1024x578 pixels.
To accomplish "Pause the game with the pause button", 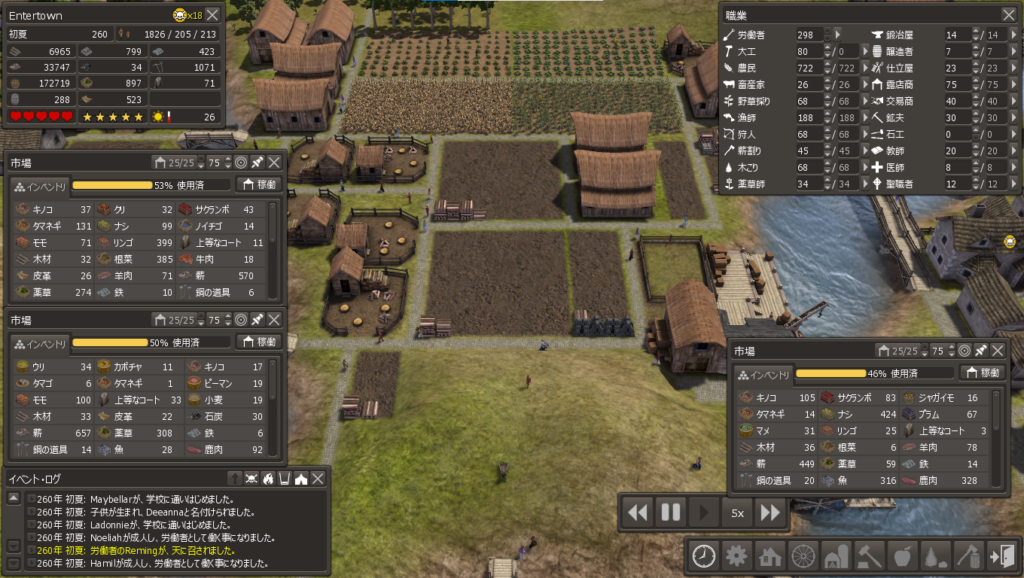I will point(670,513).
